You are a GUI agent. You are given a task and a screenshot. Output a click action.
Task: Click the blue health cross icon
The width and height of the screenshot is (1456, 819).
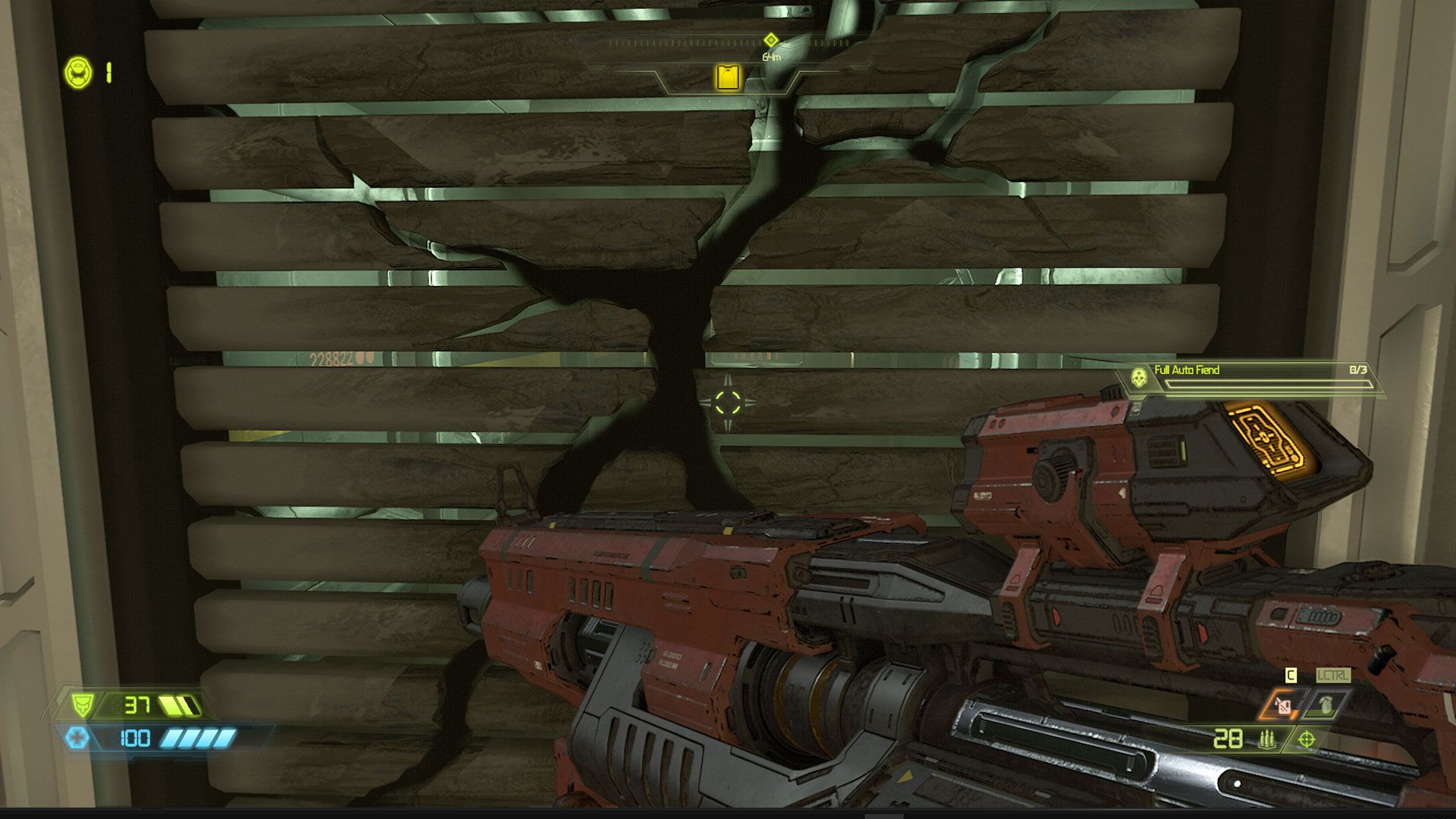(x=77, y=738)
